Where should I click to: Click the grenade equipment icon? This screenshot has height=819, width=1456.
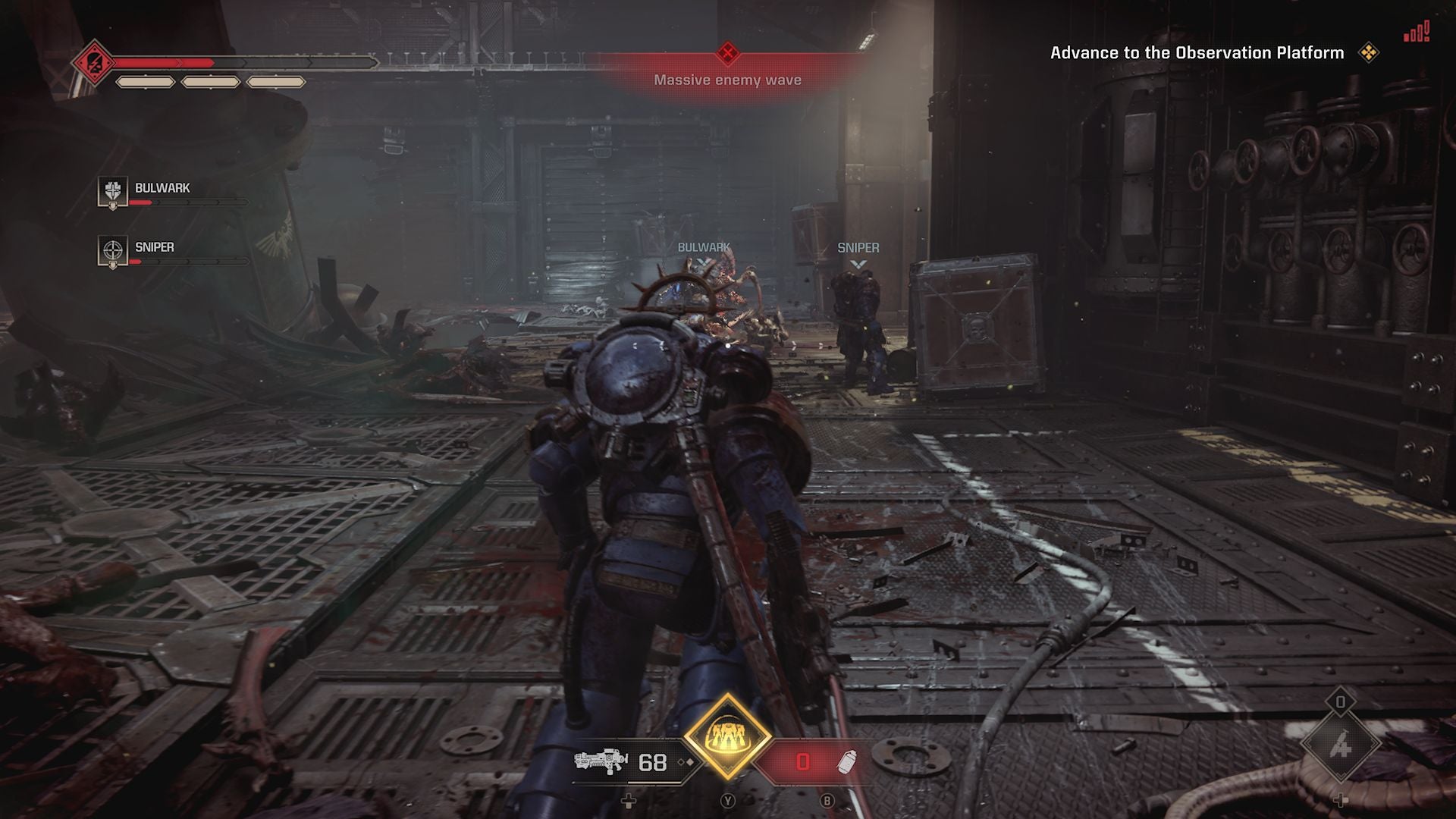coord(847,761)
